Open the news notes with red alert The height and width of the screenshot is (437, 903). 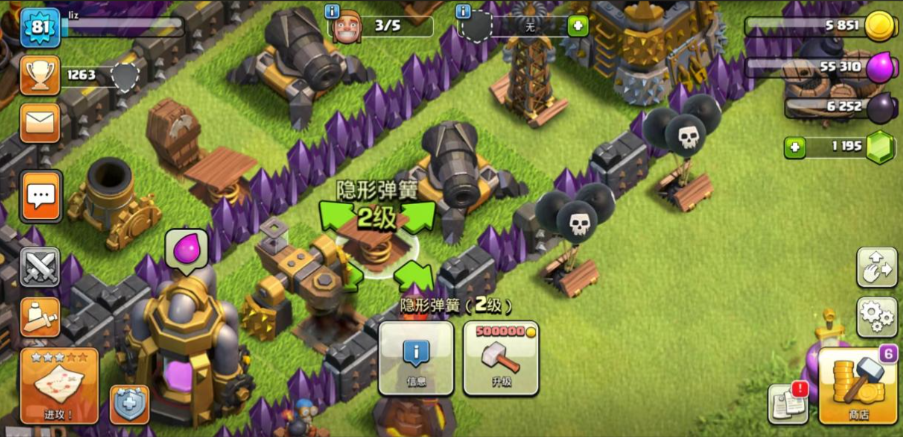click(788, 402)
